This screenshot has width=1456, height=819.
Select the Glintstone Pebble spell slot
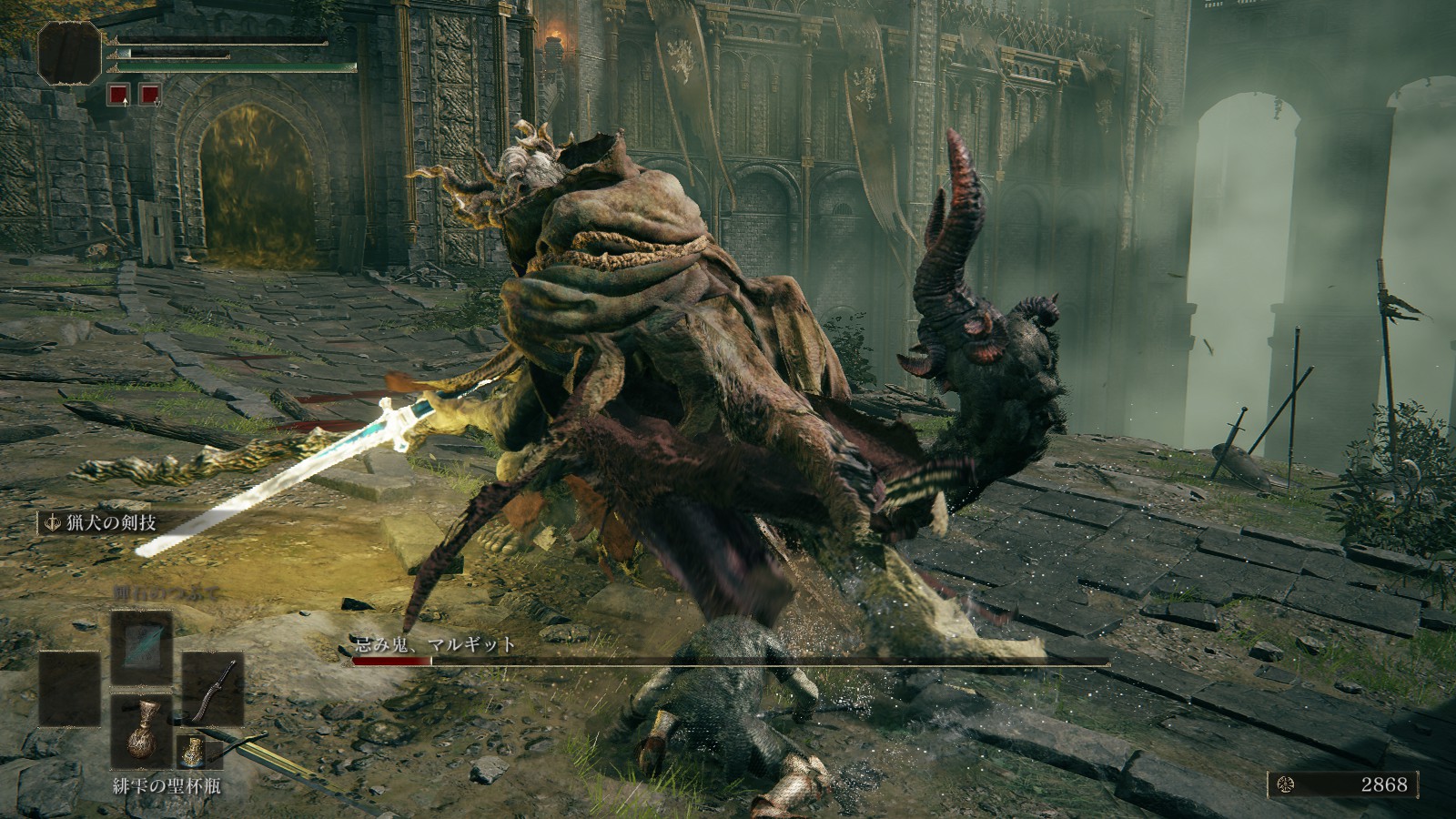141,646
